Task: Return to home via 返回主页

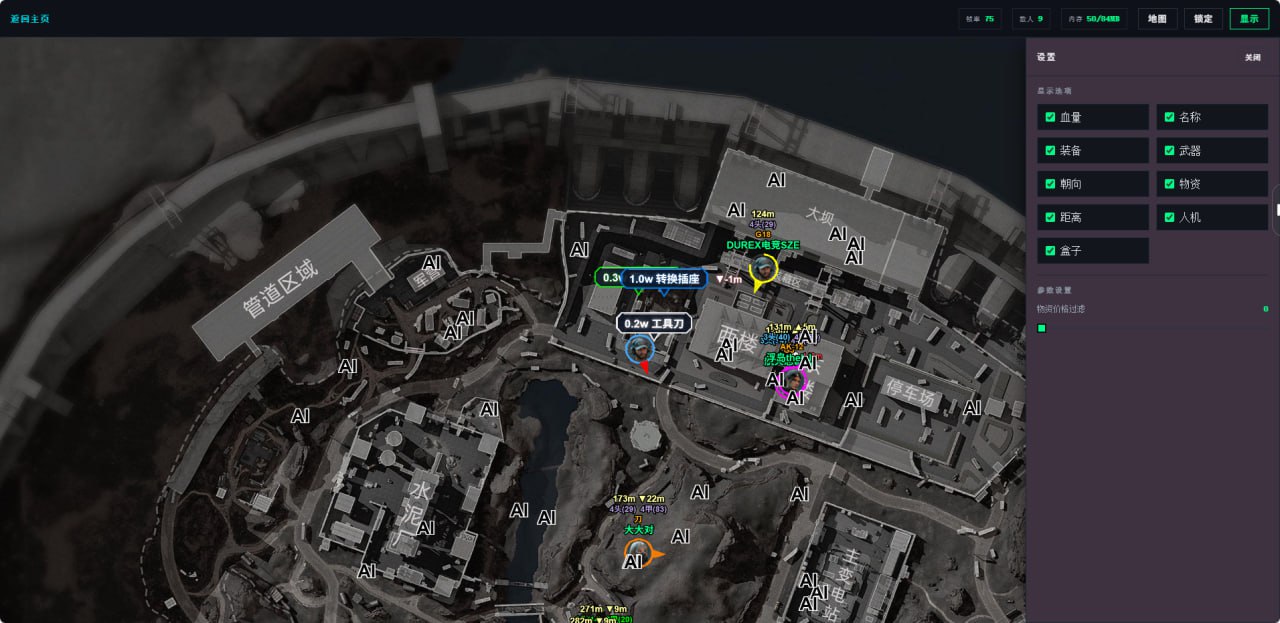Action: click(x=30, y=18)
